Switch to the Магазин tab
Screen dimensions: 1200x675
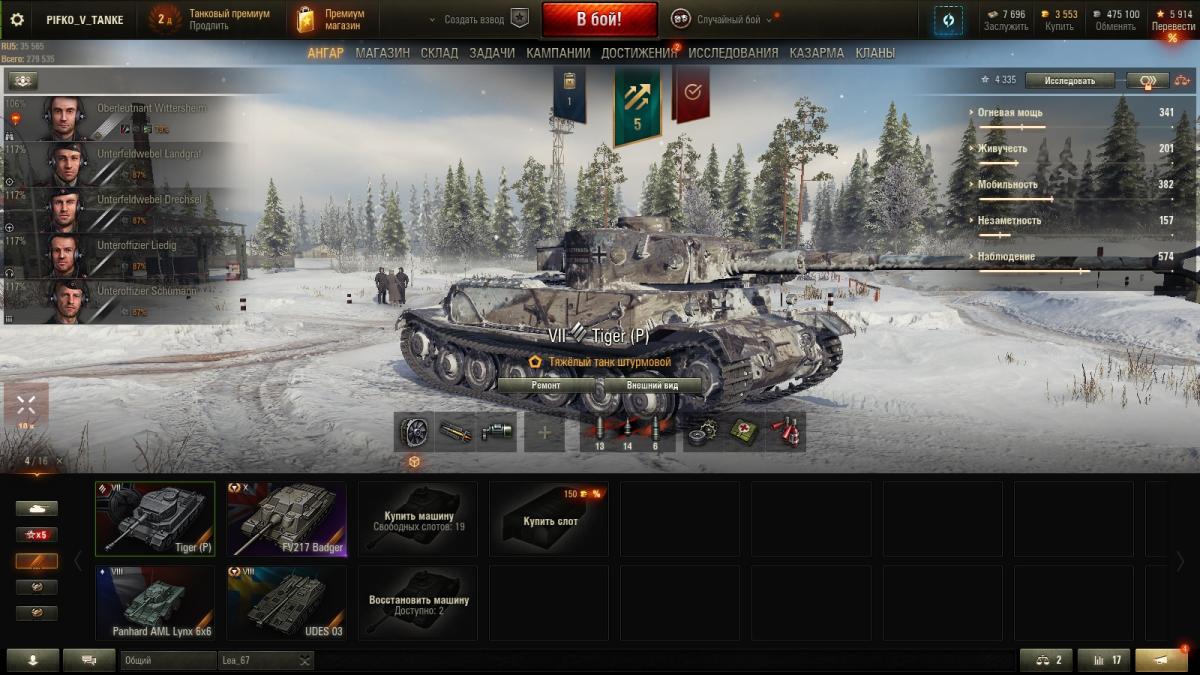pyautogui.click(x=382, y=53)
